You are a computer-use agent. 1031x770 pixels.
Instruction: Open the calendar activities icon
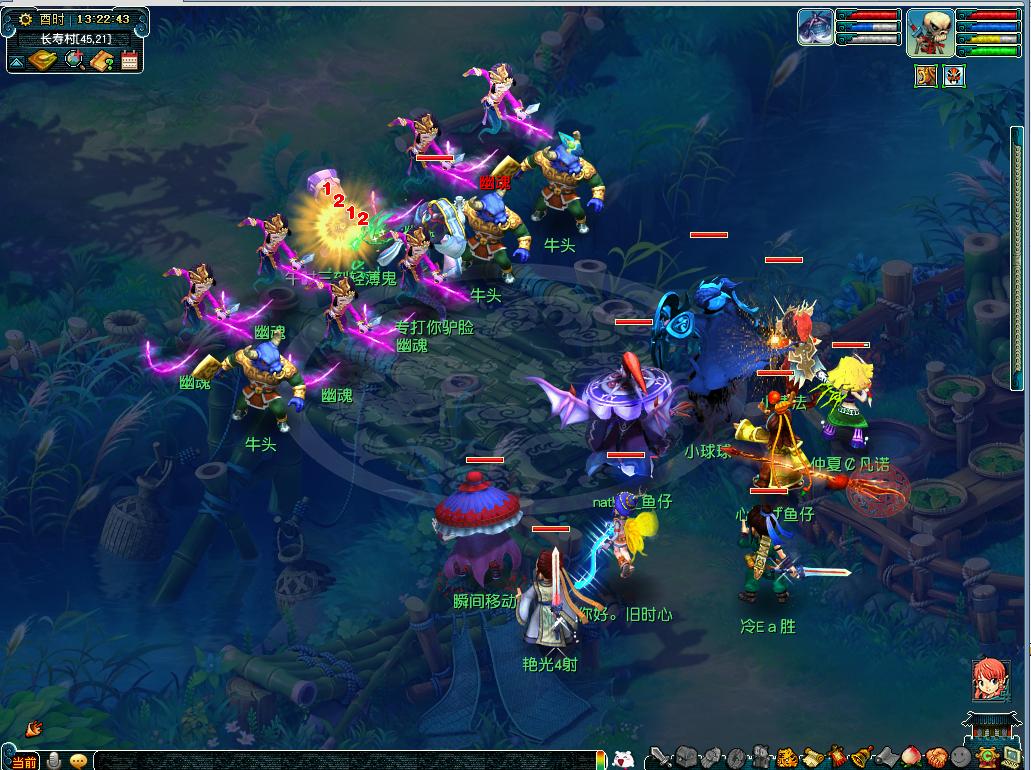click(130, 60)
